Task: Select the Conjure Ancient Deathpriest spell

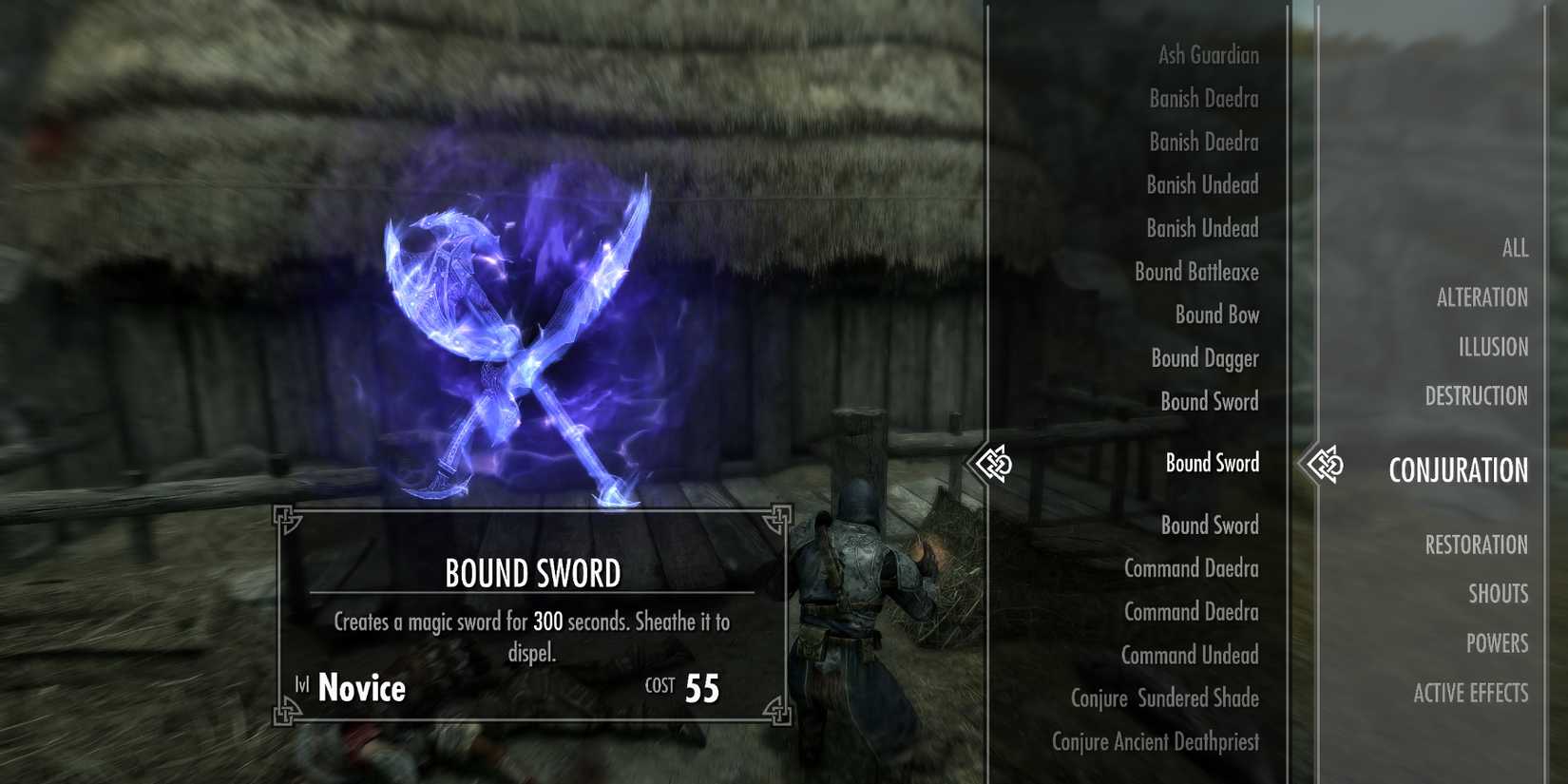Action: (x=1157, y=742)
